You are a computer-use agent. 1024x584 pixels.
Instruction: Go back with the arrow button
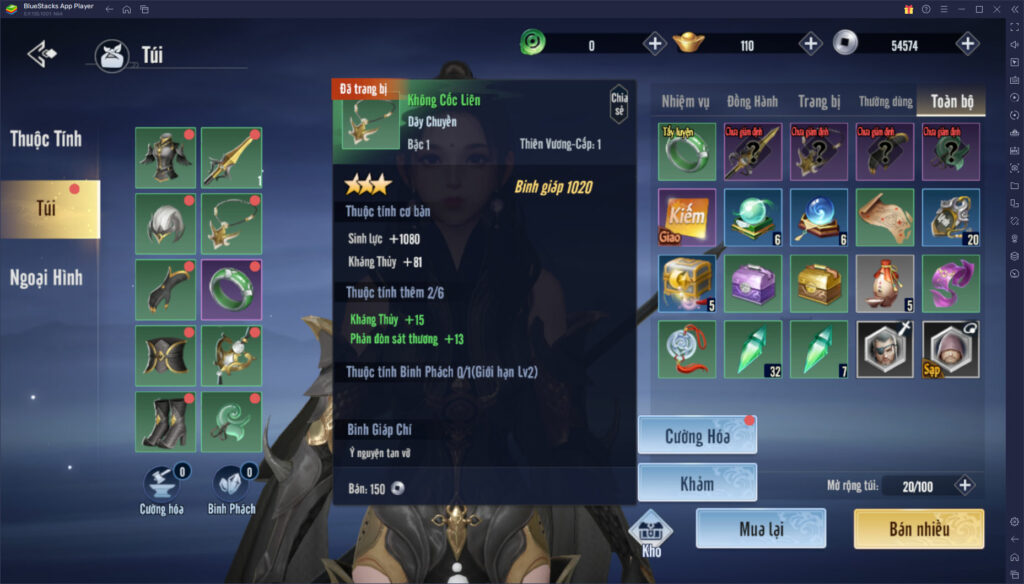point(42,52)
